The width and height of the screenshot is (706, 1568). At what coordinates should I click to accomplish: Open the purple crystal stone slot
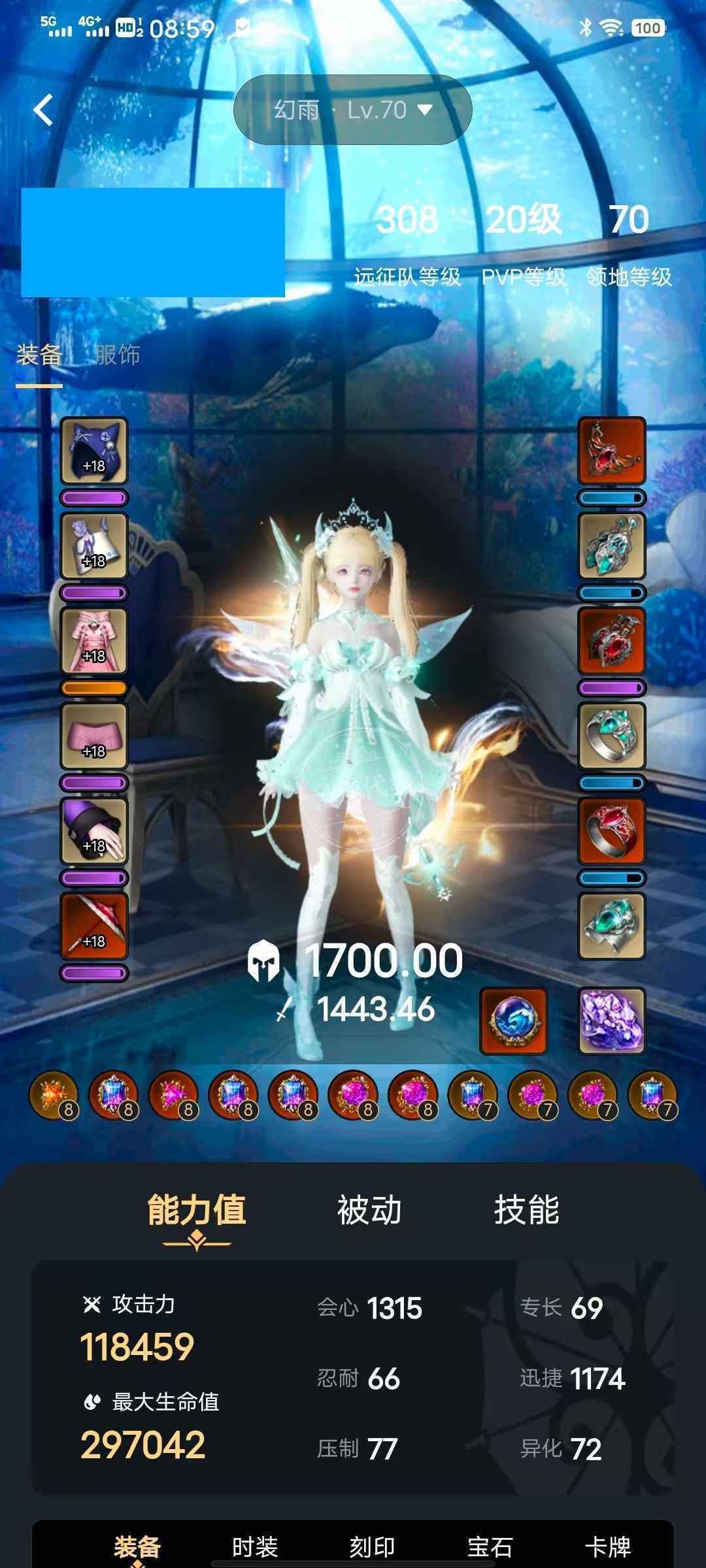pyautogui.click(x=612, y=1021)
